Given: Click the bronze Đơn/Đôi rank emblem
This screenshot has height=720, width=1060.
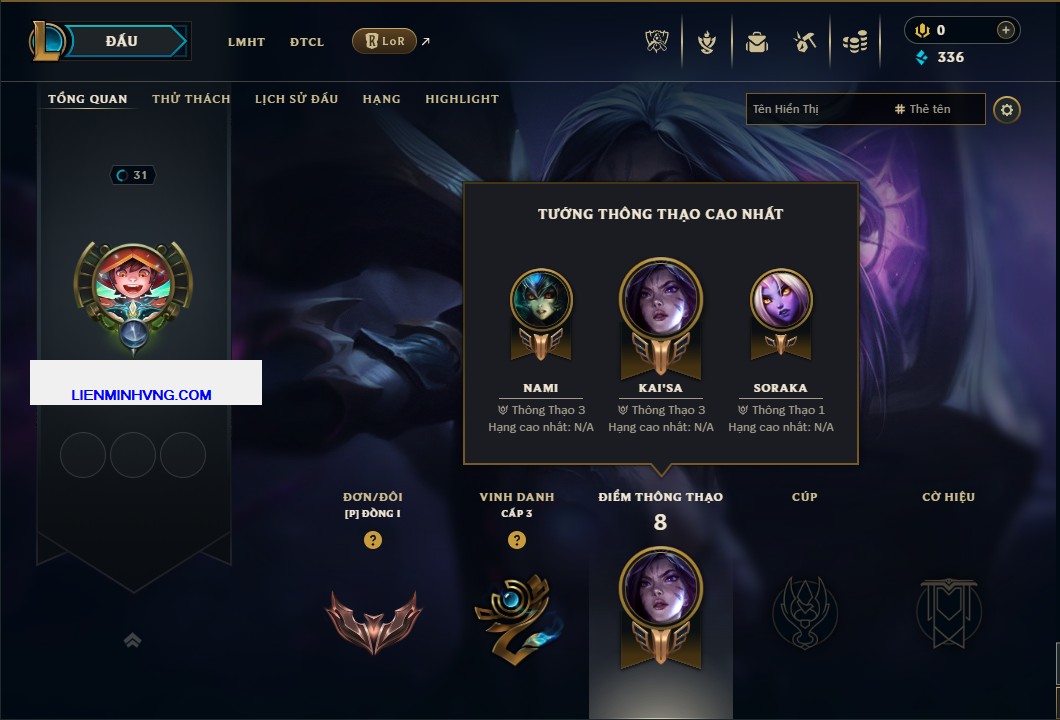Looking at the screenshot, I should point(373,620).
